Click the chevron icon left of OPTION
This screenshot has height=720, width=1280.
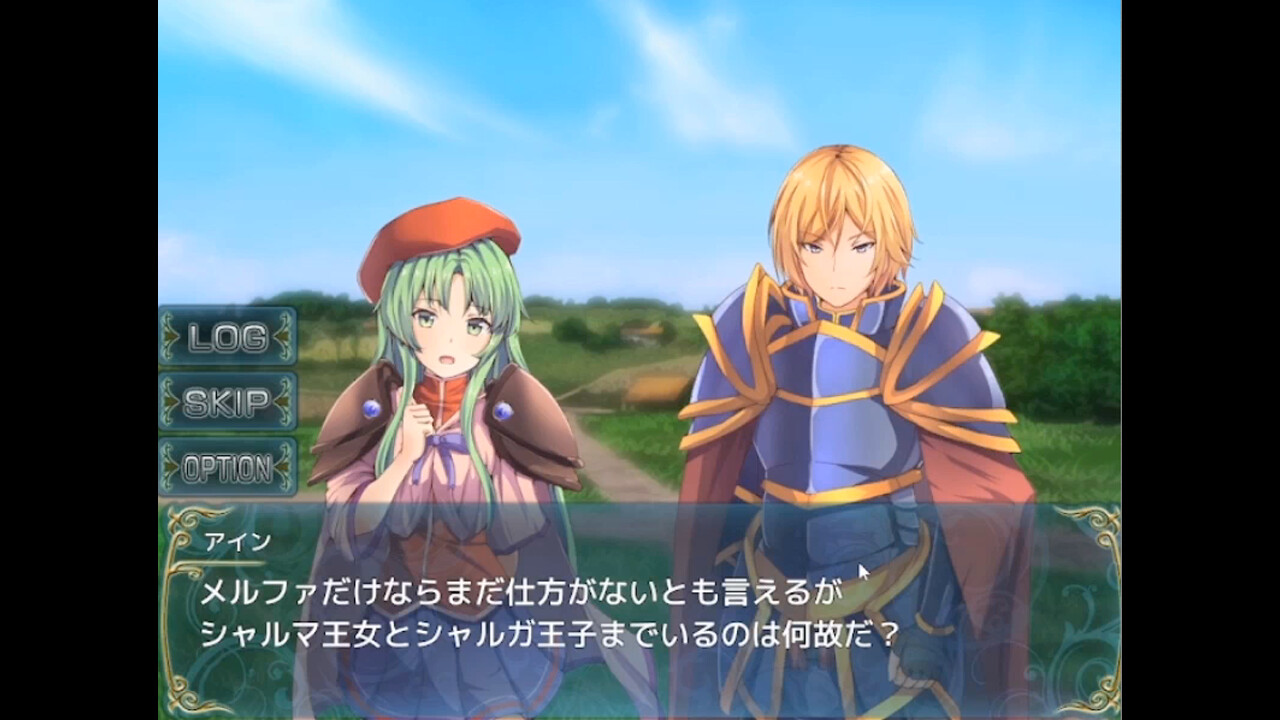tap(168, 465)
